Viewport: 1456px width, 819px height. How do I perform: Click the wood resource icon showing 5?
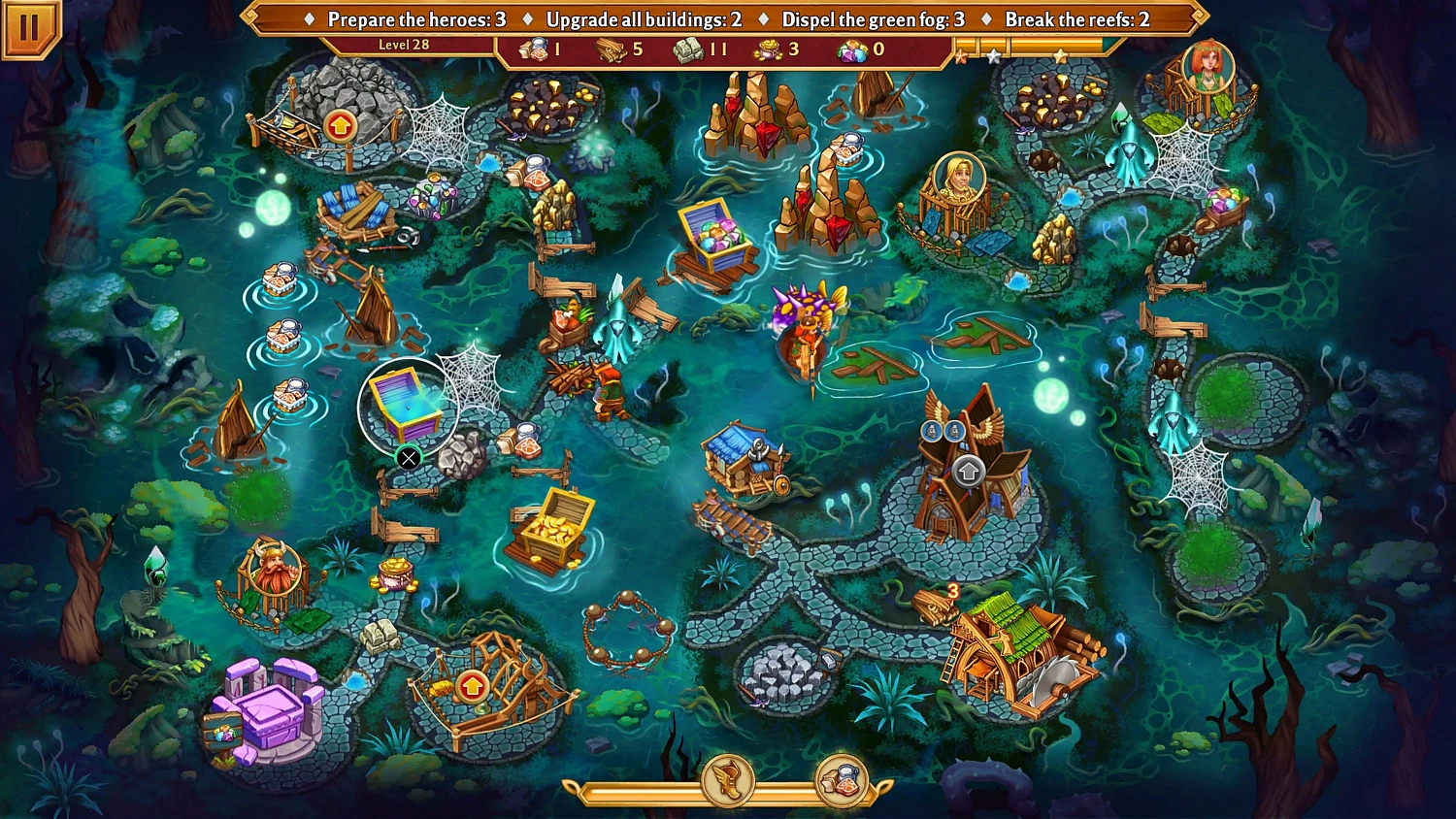pos(610,50)
